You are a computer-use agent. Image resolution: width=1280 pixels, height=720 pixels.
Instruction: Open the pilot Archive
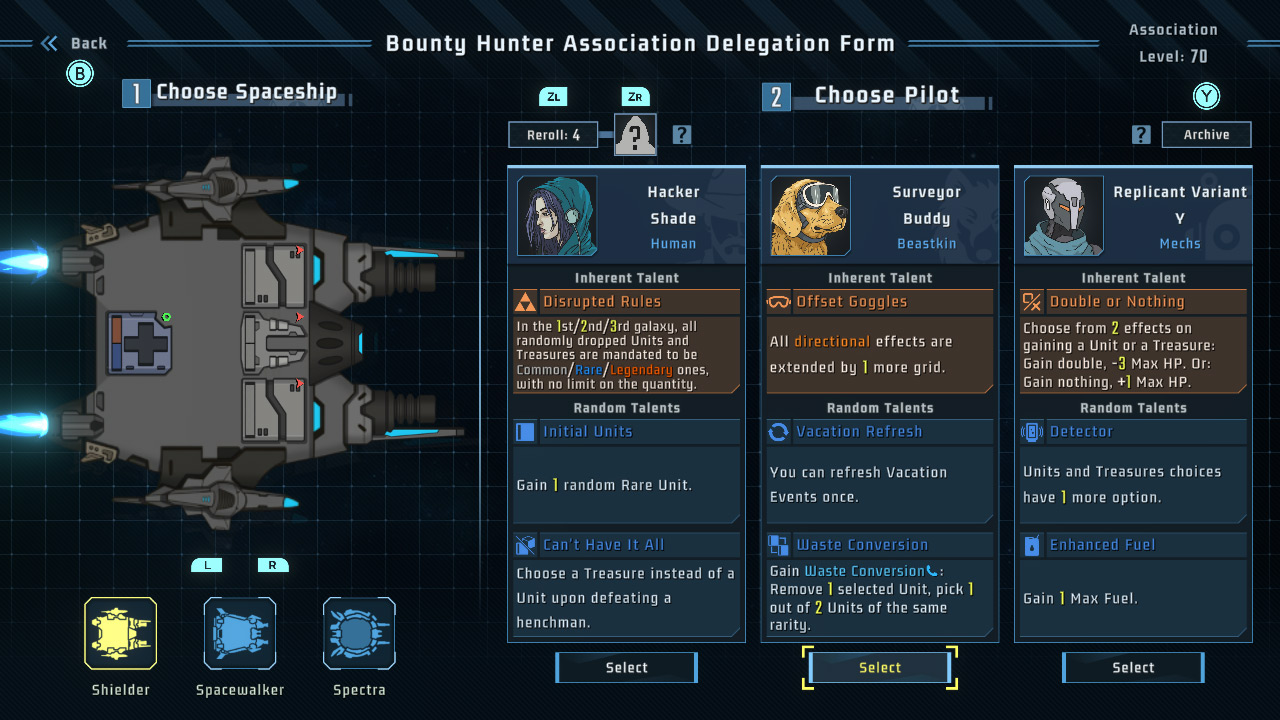(1206, 135)
